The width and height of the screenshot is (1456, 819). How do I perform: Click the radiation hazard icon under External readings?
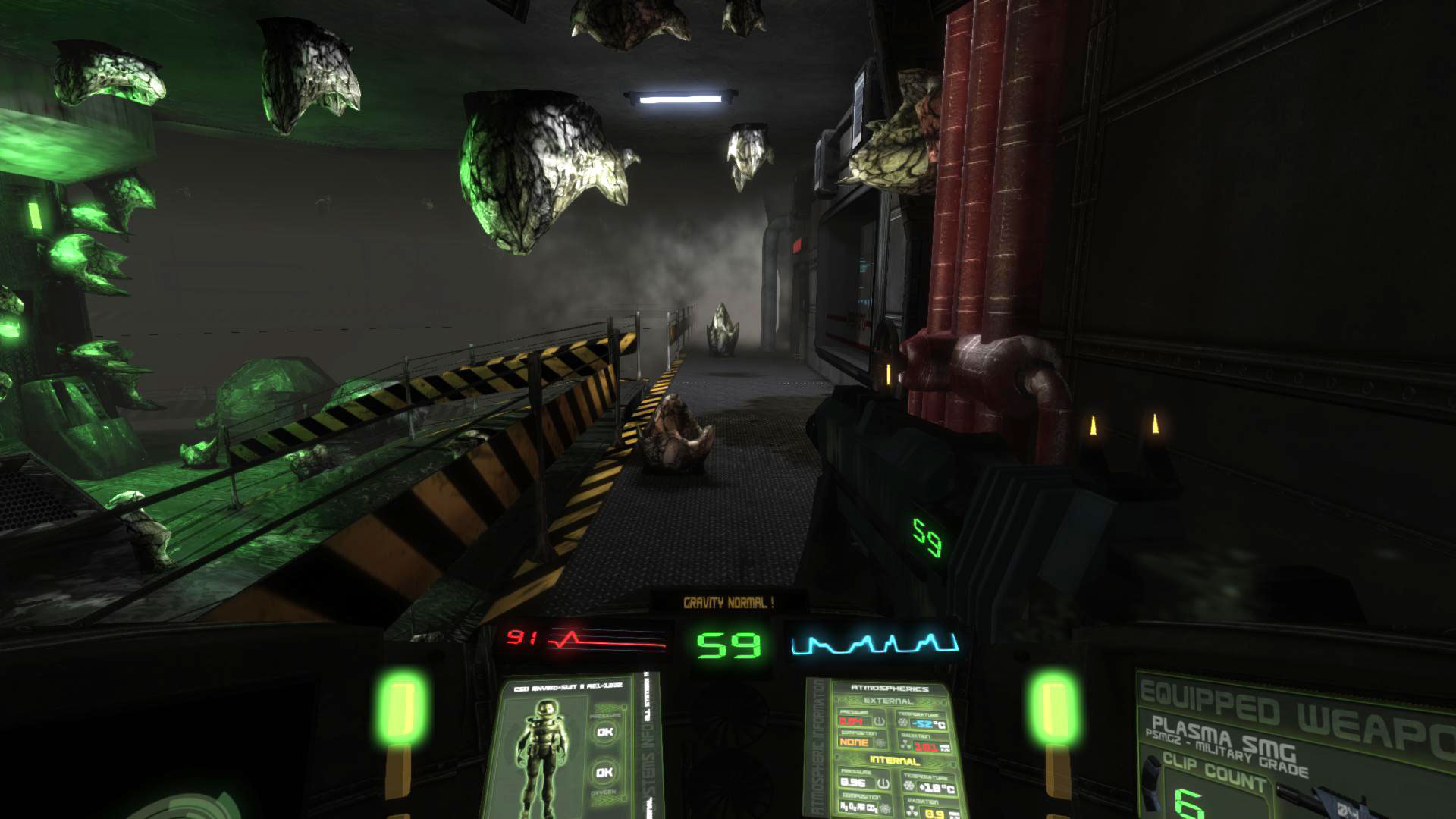[x=904, y=744]
